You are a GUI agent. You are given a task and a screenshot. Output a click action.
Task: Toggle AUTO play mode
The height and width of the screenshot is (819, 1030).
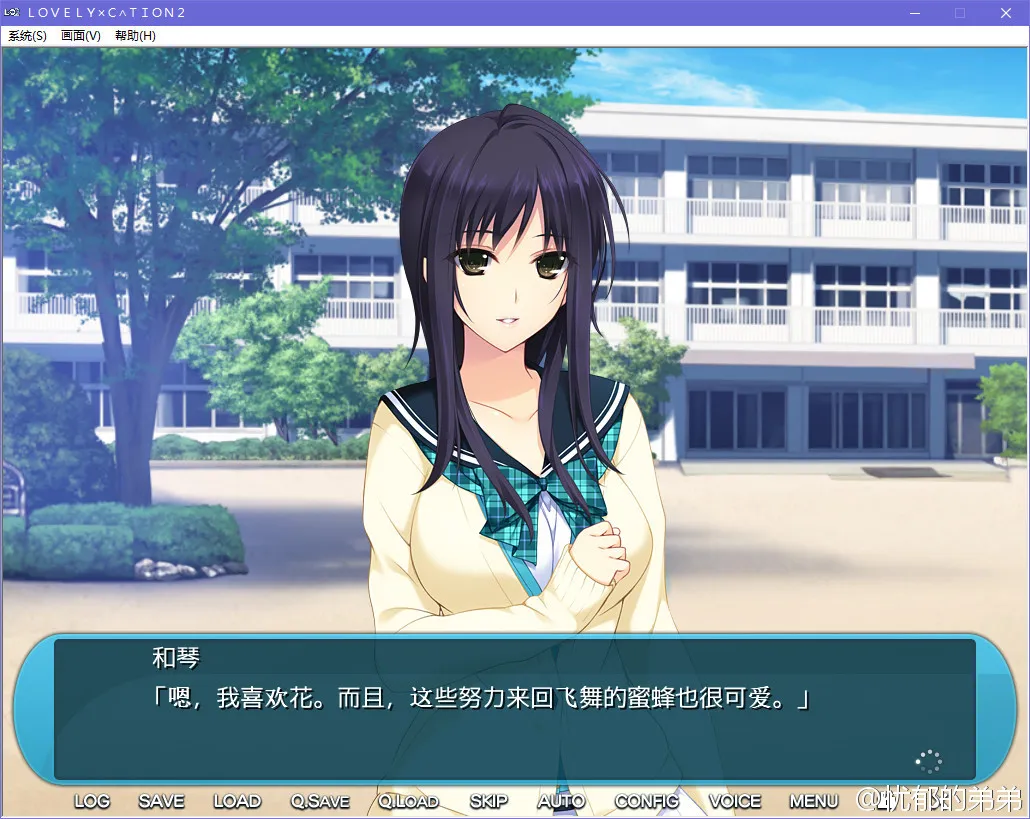[x=561, y=801]
